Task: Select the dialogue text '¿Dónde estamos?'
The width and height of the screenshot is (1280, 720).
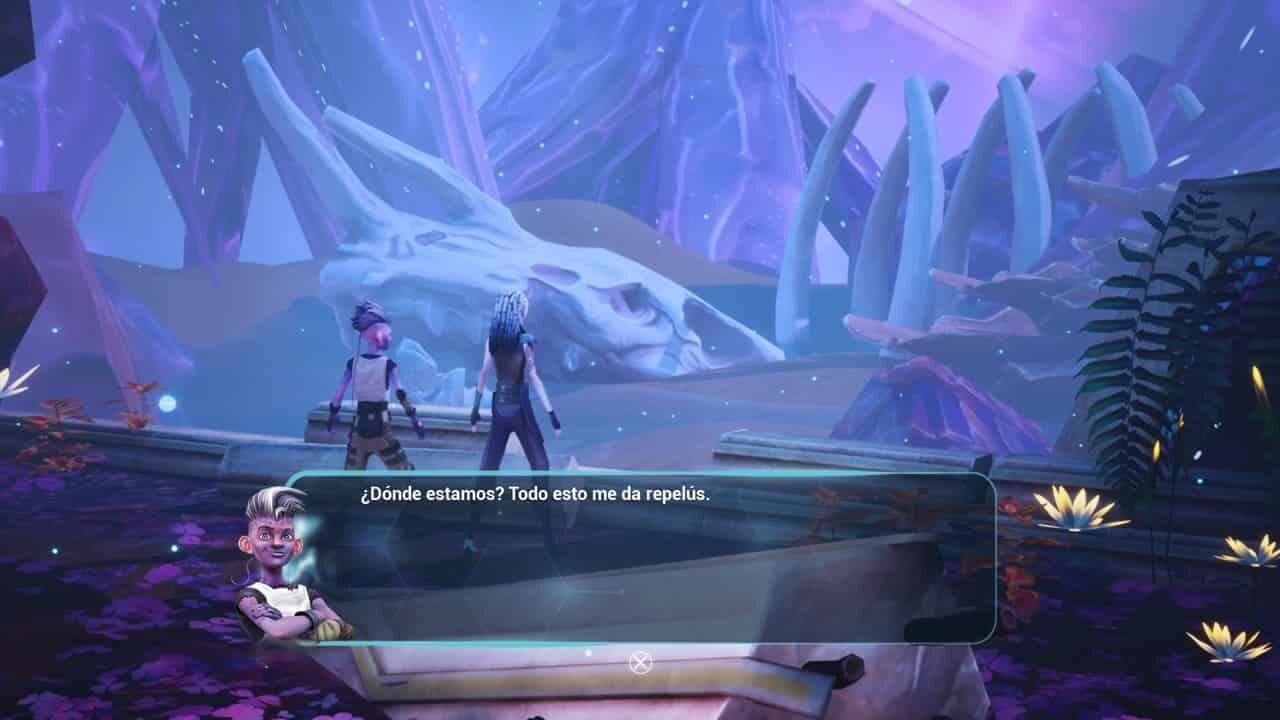Action: [420, 492]
